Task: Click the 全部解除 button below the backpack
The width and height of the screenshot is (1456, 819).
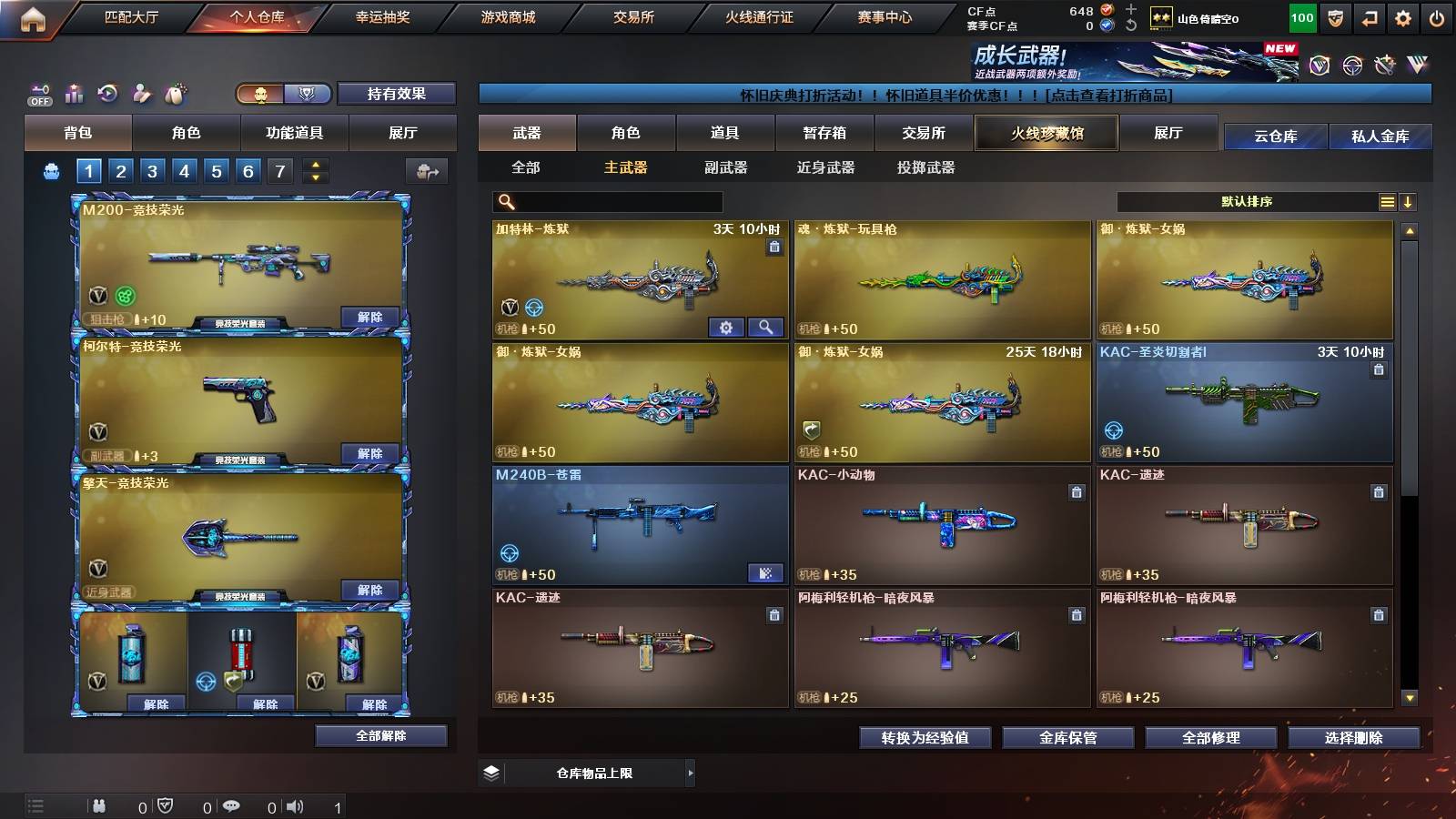Action: pos(381,735)
